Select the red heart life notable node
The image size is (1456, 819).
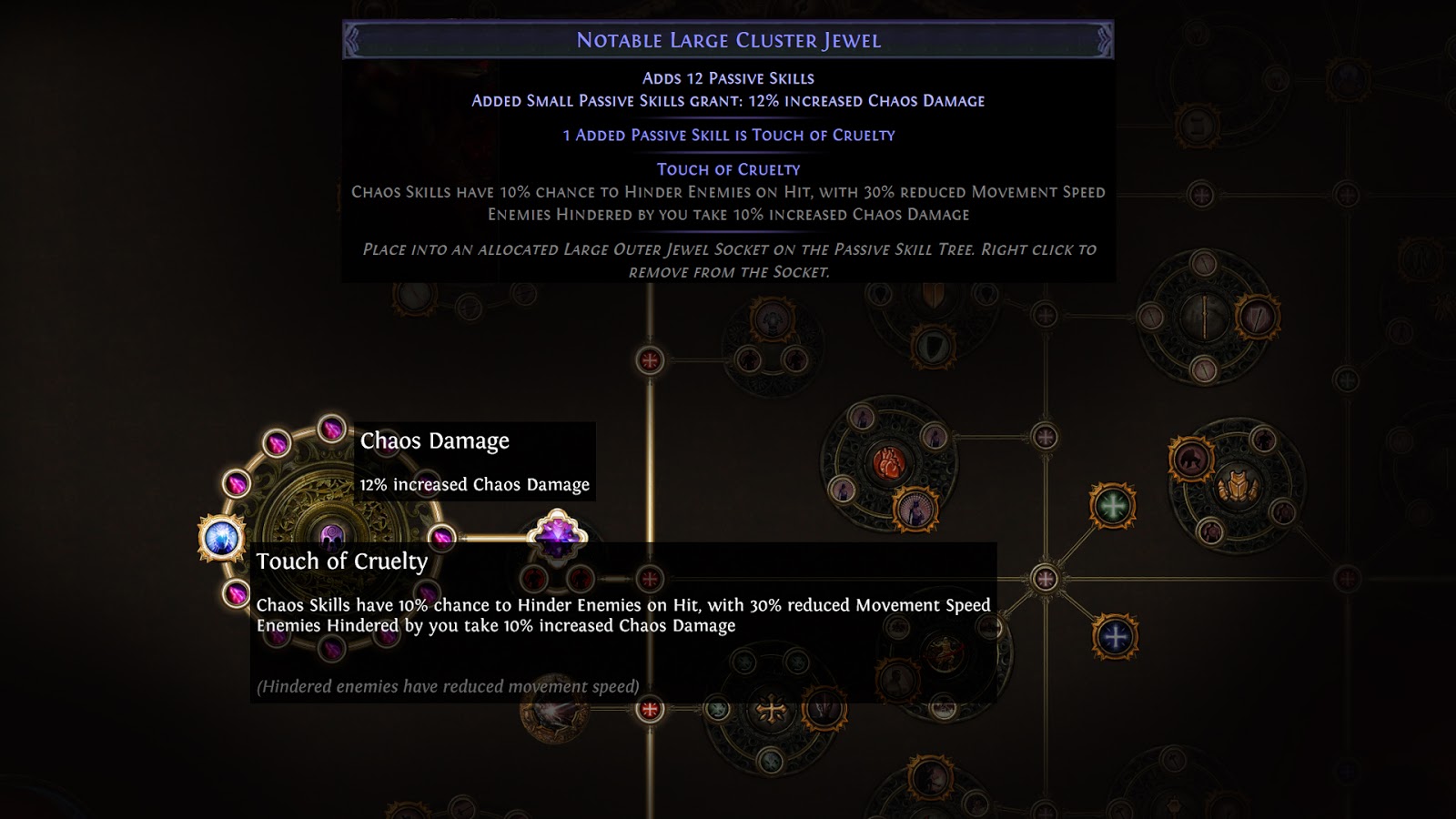pos(888,461)
